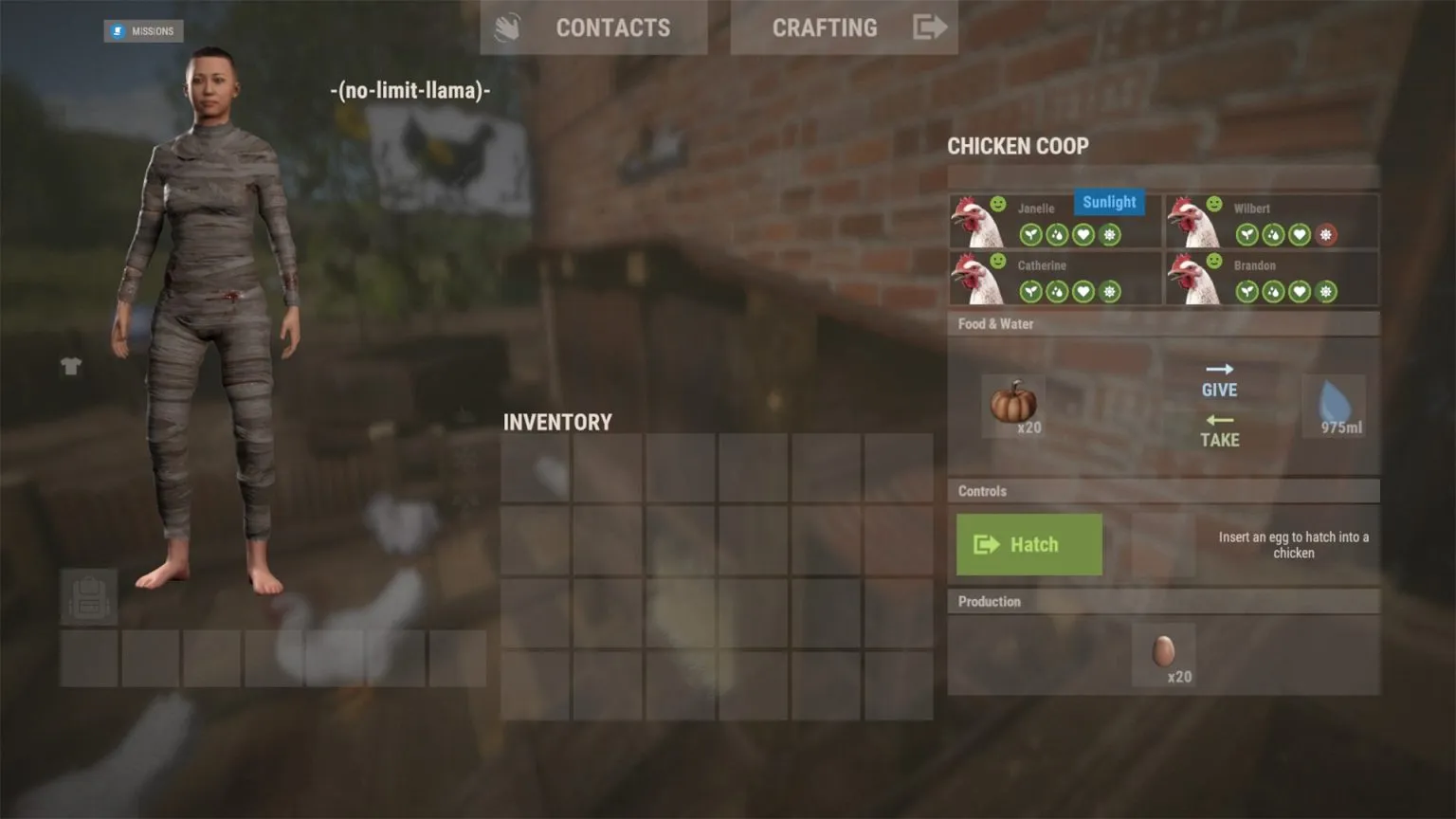
Task: Click the shirt icon next to the character
Action: pos(71,367)
